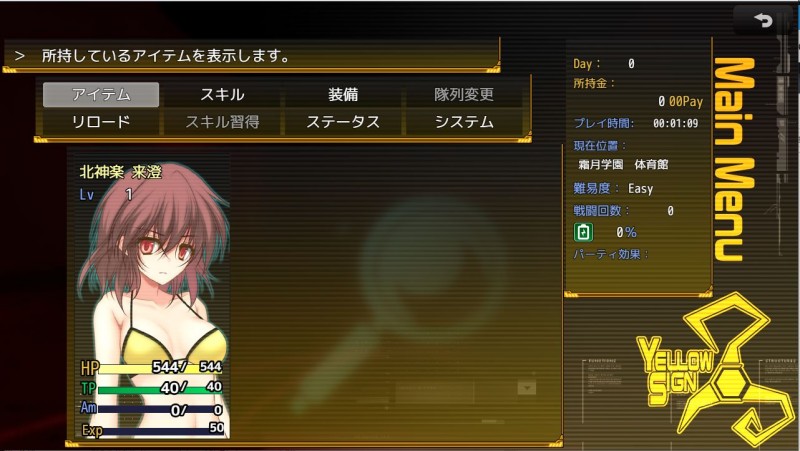This screenshot has height=451, width=800.
Task: Select the スキル (Skills) menu entry
Action: (222, 95)
